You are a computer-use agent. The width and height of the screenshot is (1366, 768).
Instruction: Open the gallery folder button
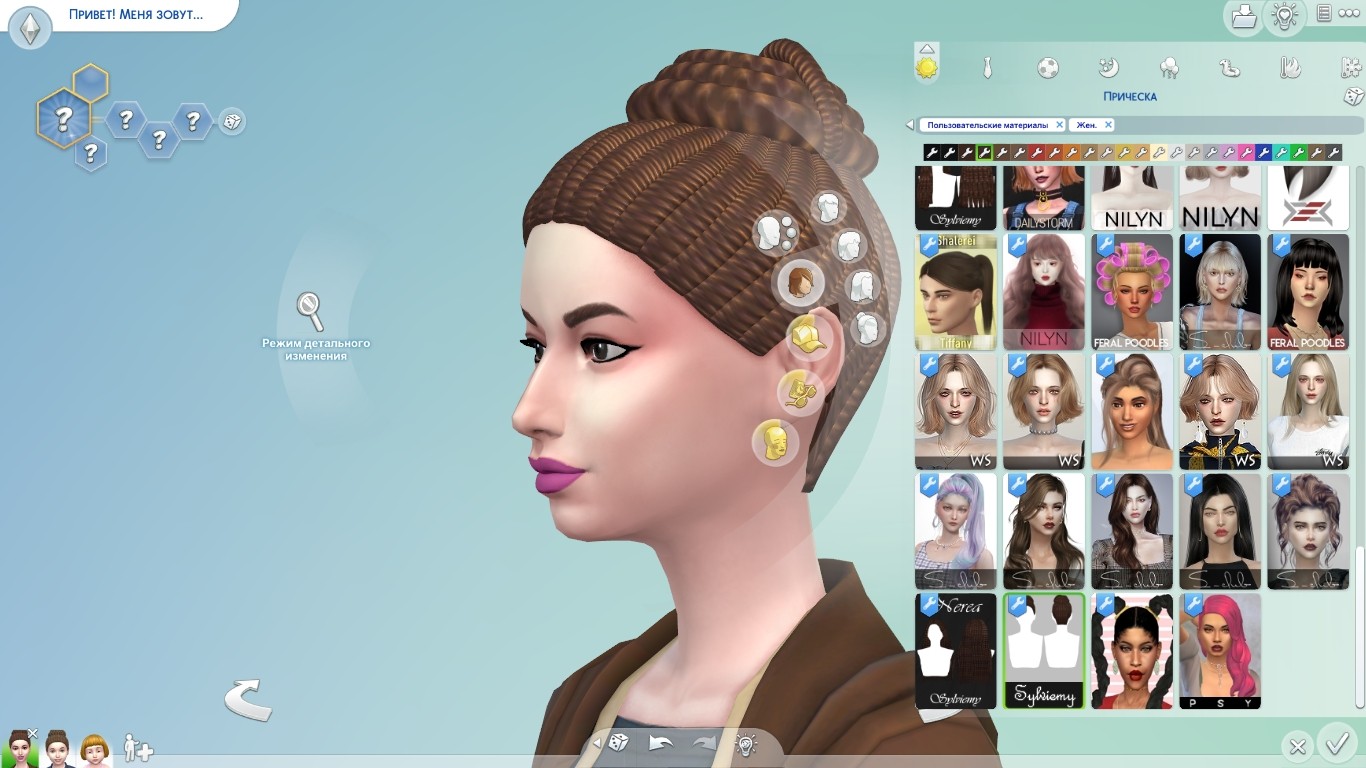pos(1243,17)
